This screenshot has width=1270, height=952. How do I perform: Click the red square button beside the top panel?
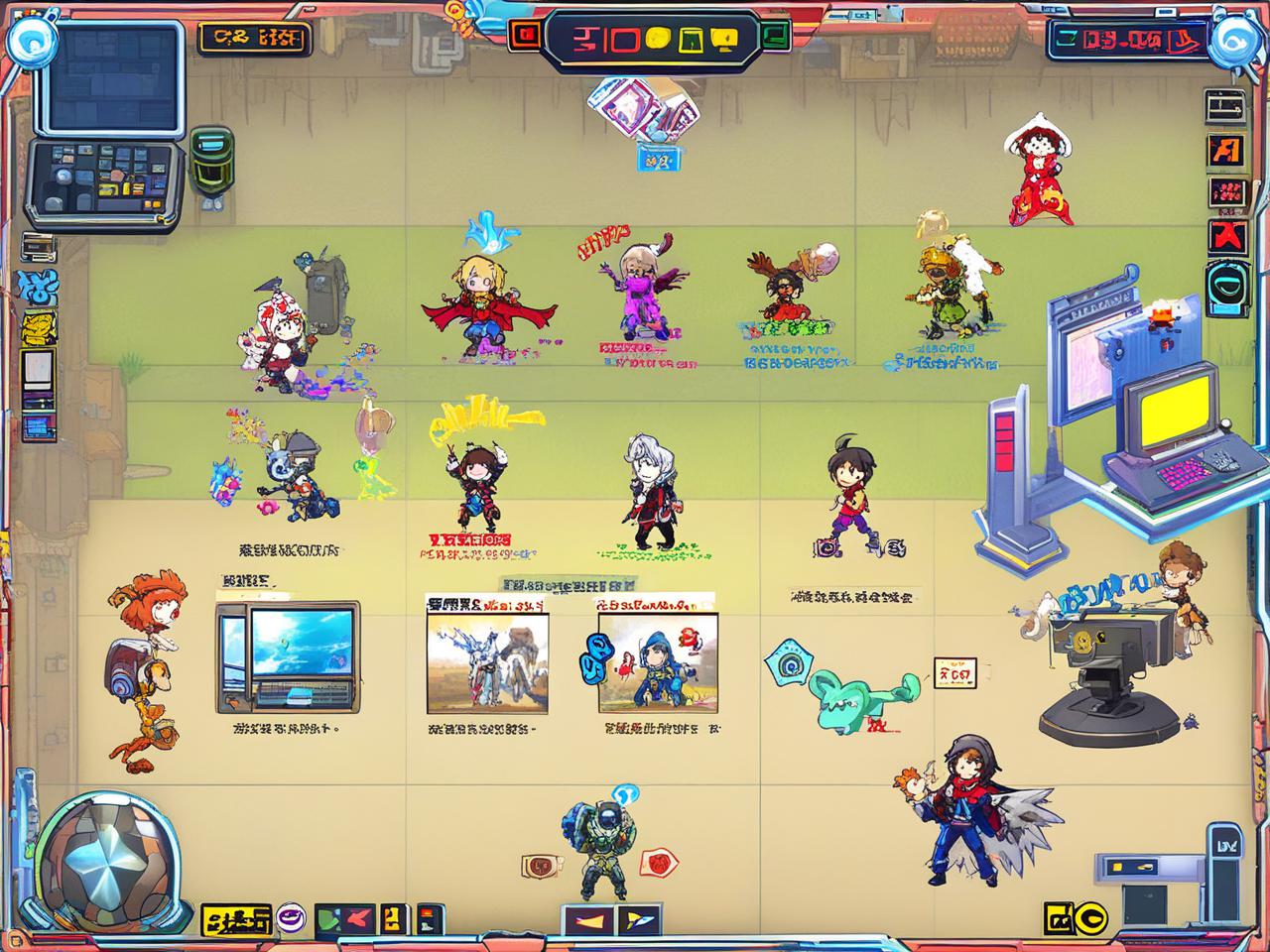click(524, 36)
